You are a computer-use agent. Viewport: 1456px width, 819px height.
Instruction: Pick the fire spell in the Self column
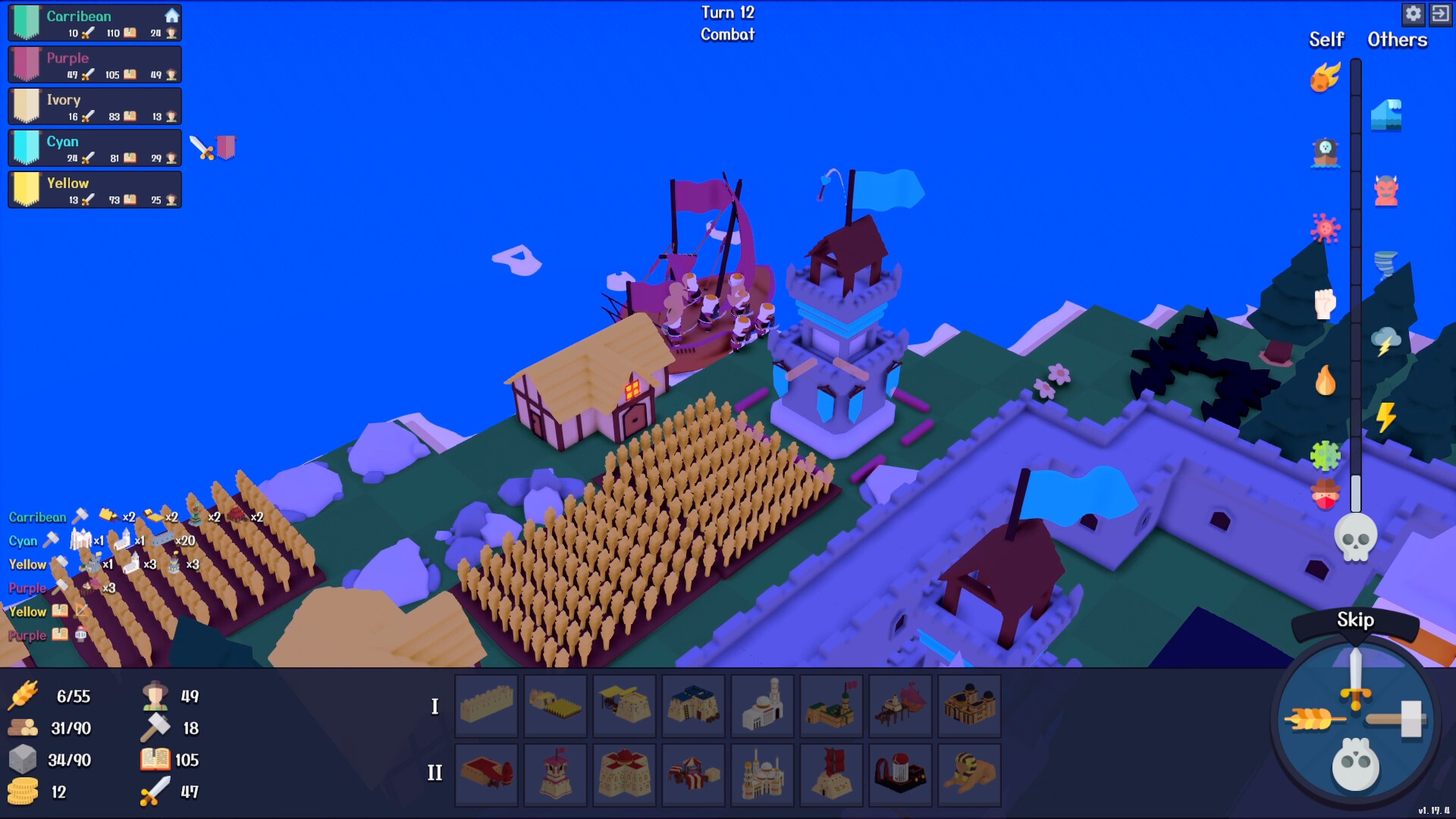click(x=1325, y=381)
